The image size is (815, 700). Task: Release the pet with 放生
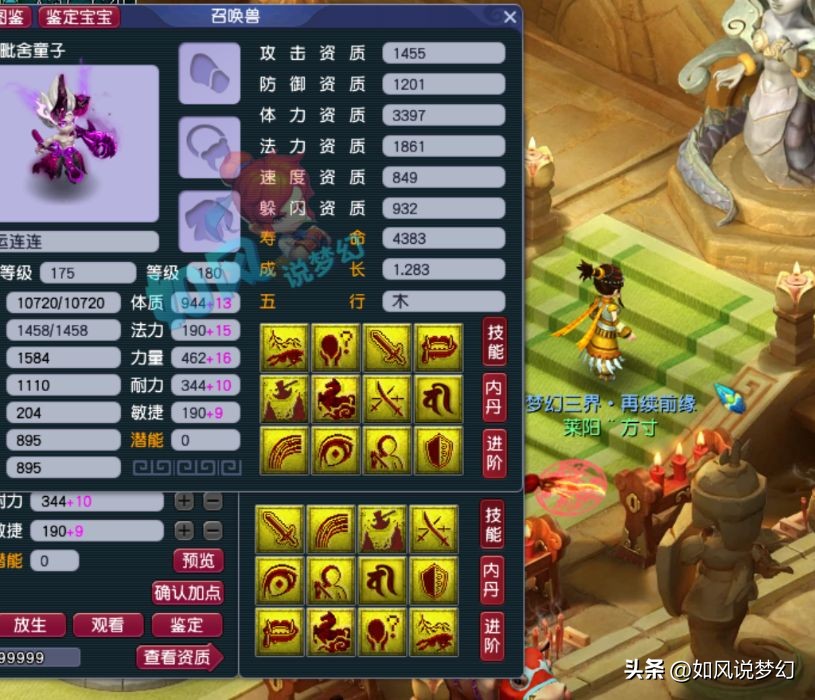pos(30,625)
